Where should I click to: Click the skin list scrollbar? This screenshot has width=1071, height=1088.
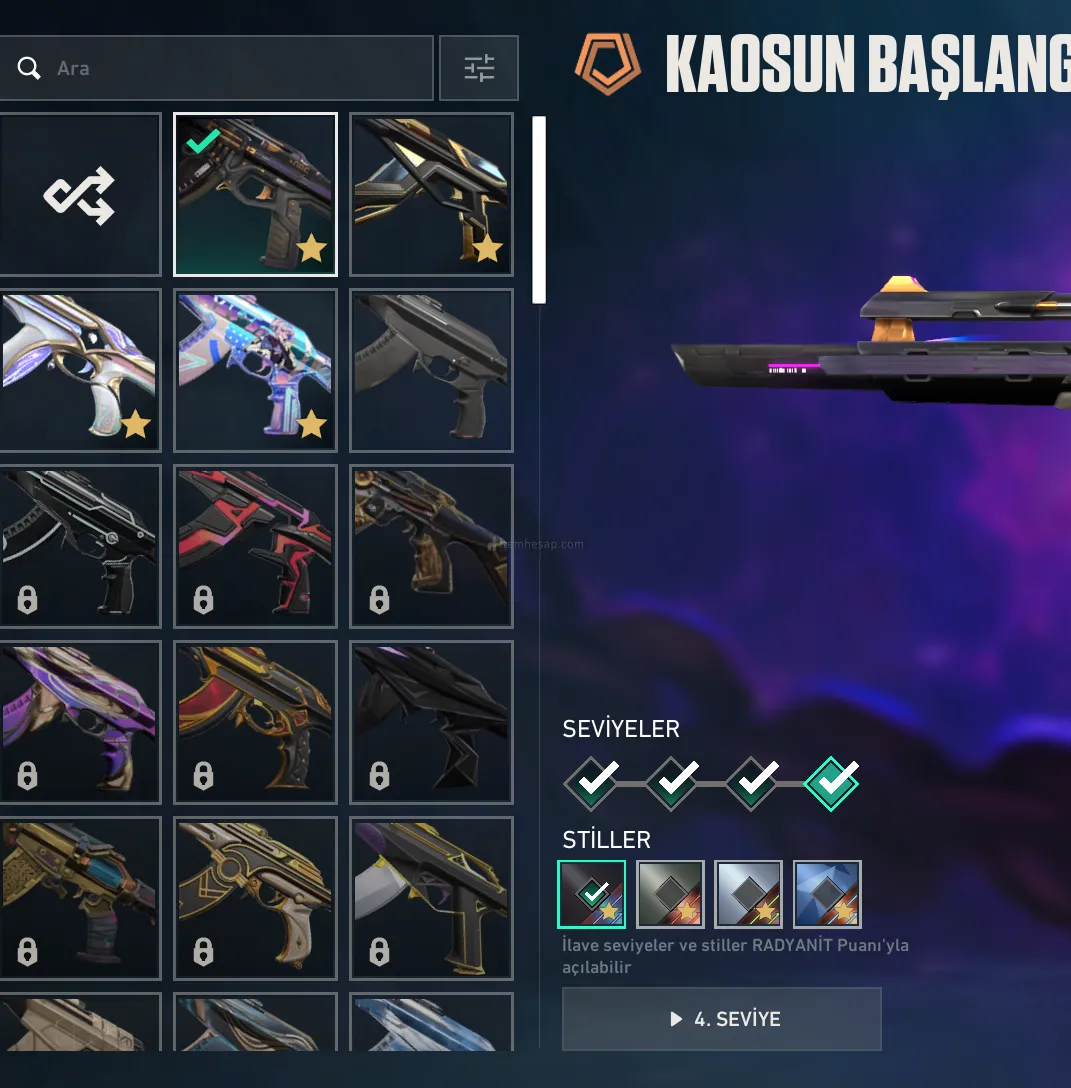(x=539, y=210)
